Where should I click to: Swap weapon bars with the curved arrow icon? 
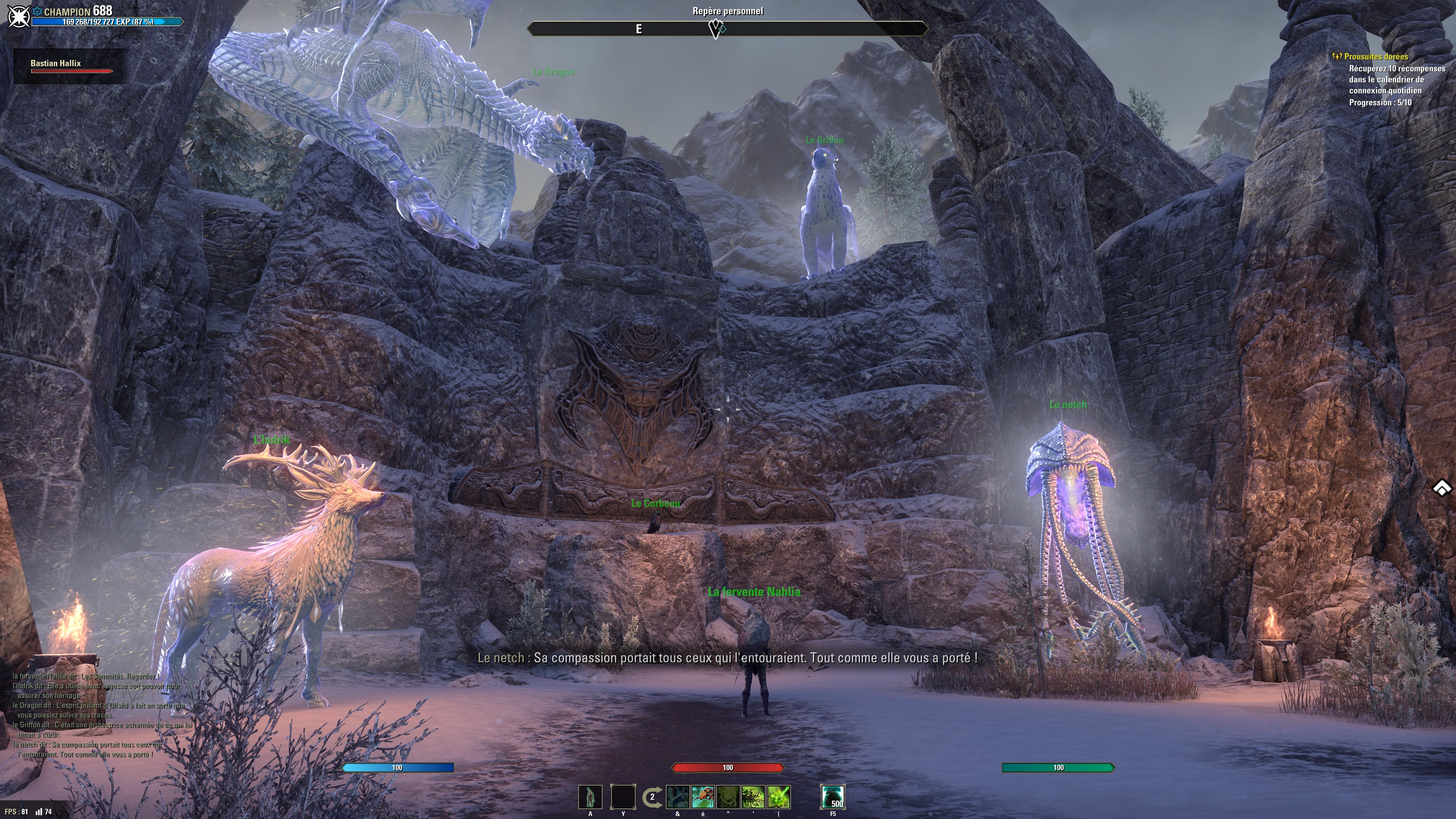(x=652, y=797)
